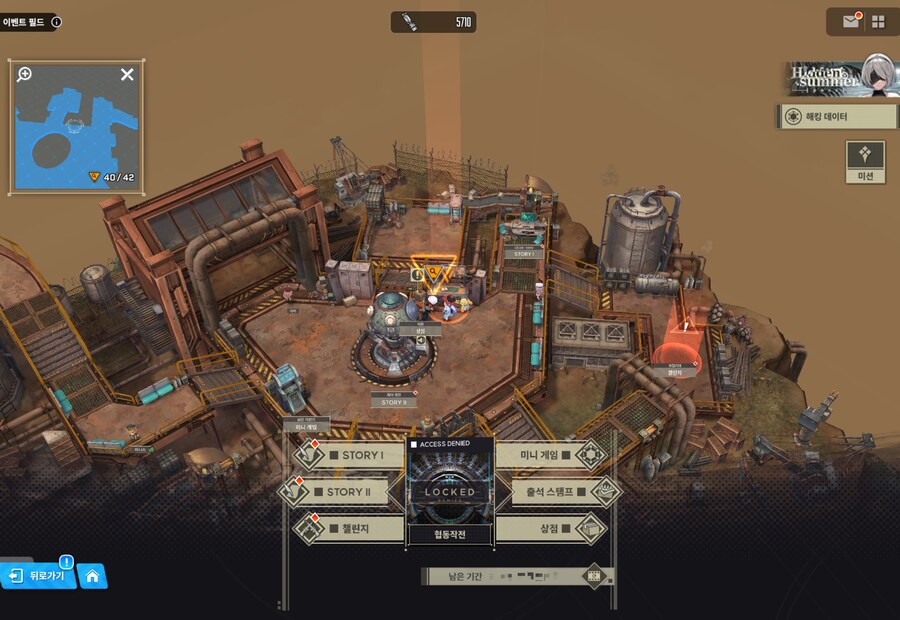Return to lobby via home icon
900x620 pixels.
pos(92,576)
